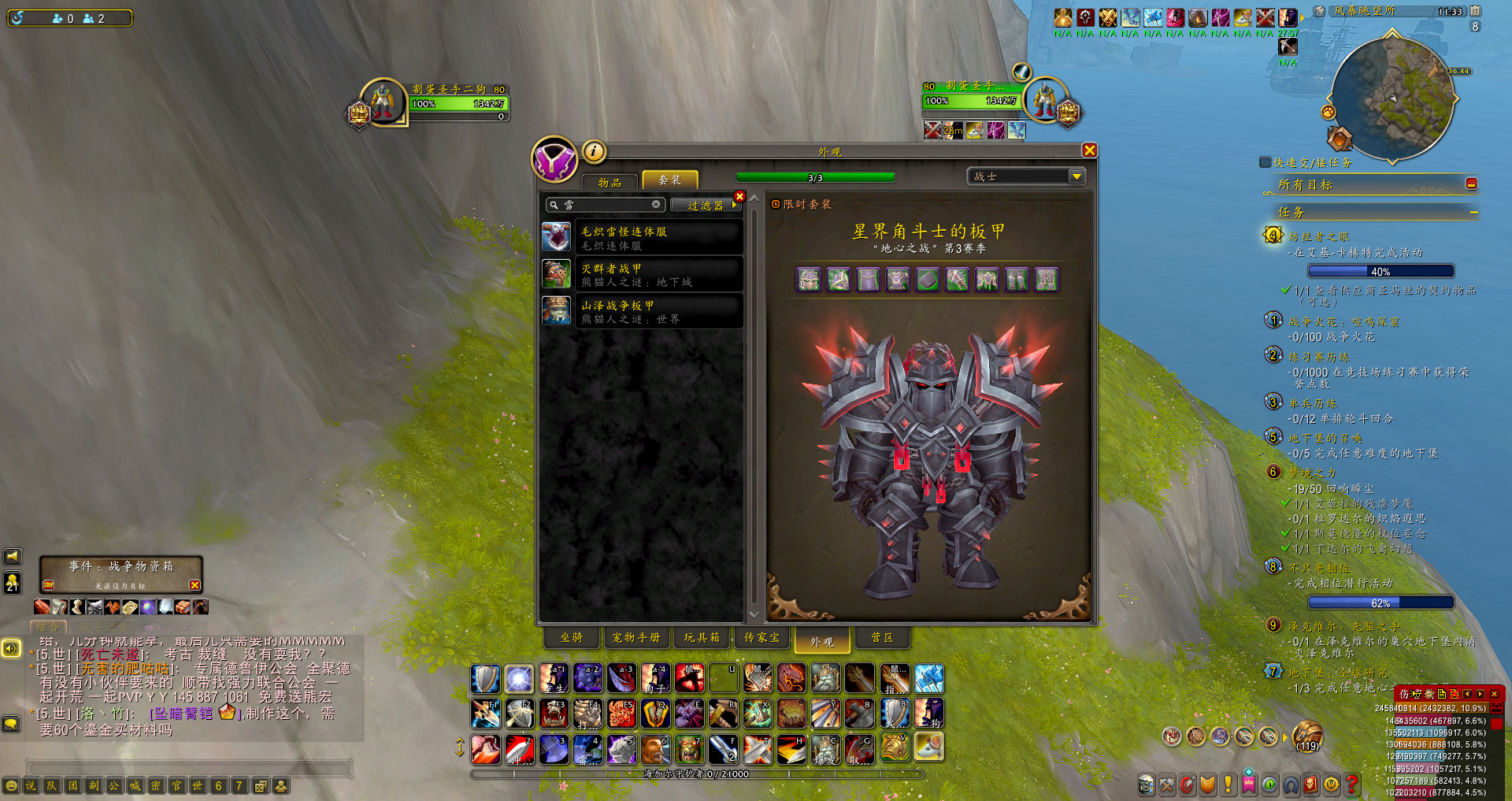Switch to the 物品 items tab

(610, 182)
